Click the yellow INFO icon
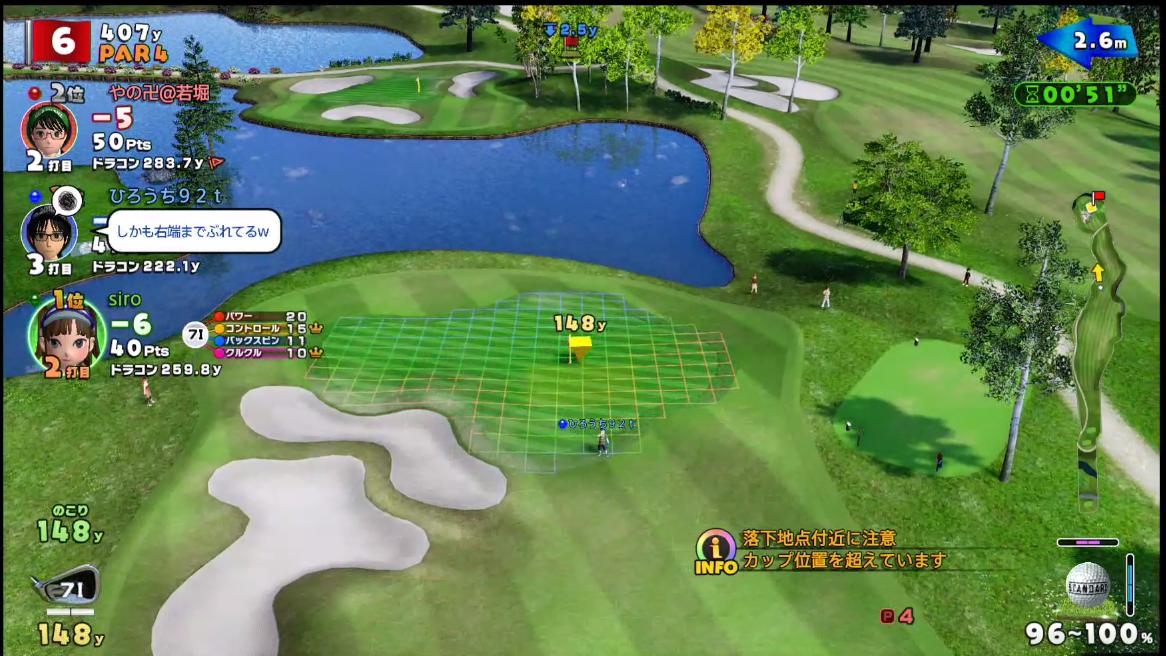 [x=716, y=552]
